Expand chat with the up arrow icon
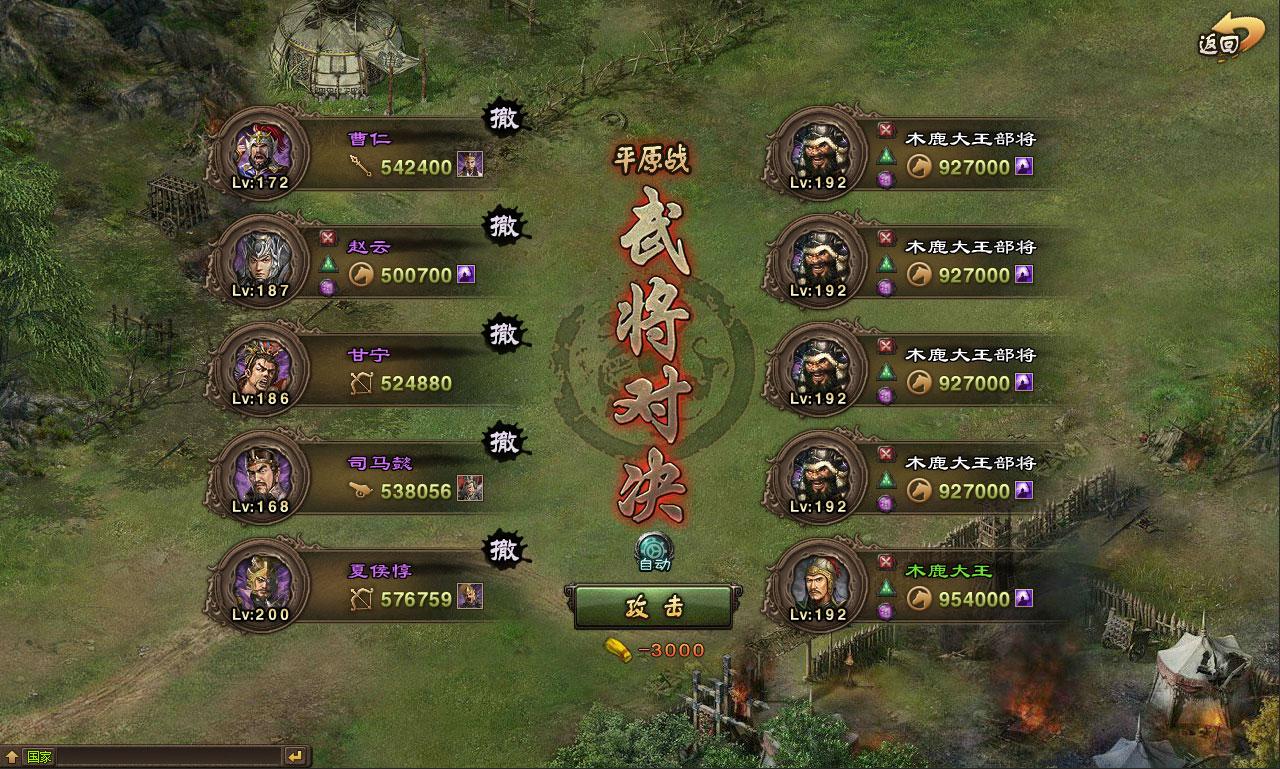Viewport: 1280px width, 769px height. pos(12,756)
